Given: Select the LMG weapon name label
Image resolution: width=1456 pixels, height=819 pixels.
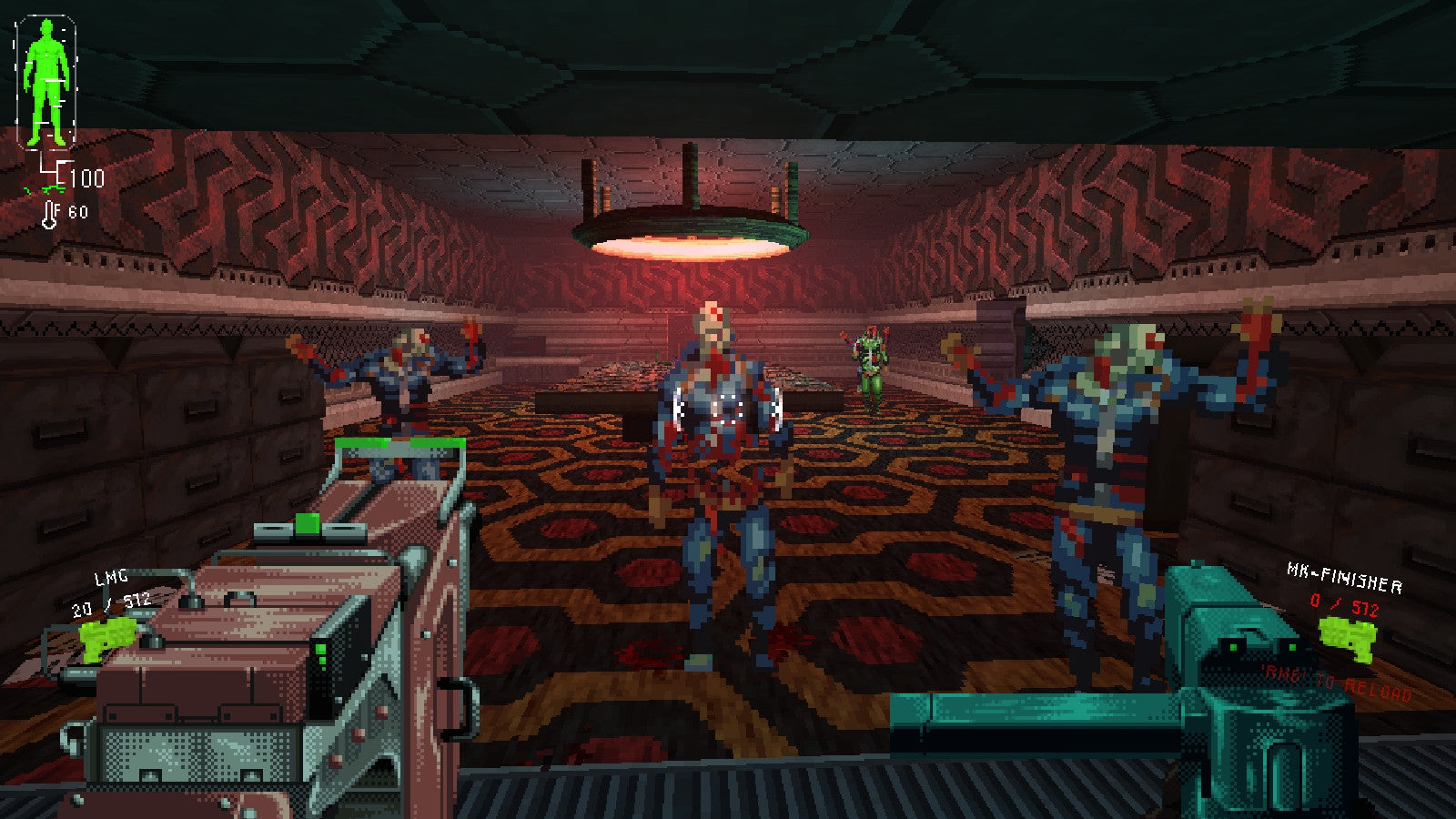Looking at the screenshot, I should tap(109, 578).
